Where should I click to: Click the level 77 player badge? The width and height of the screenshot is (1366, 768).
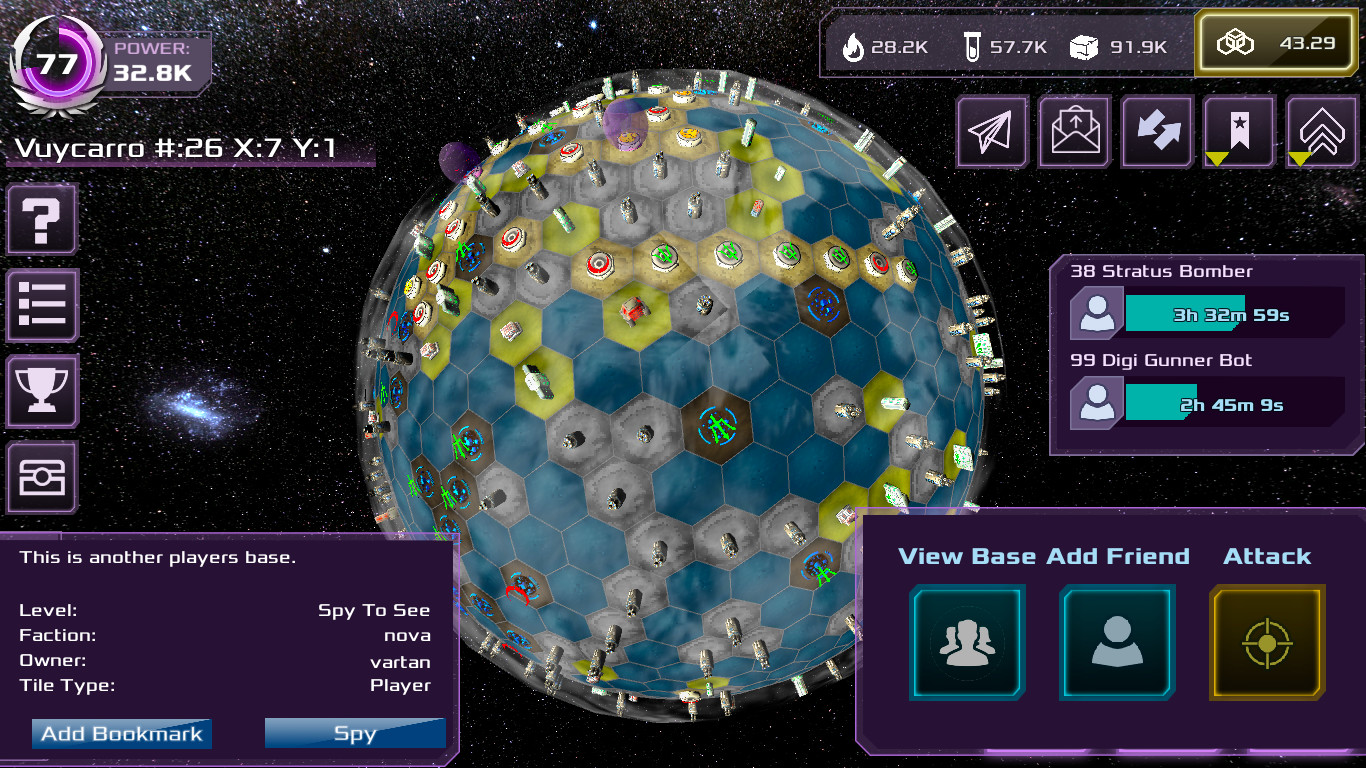click(x=57, y=62)
